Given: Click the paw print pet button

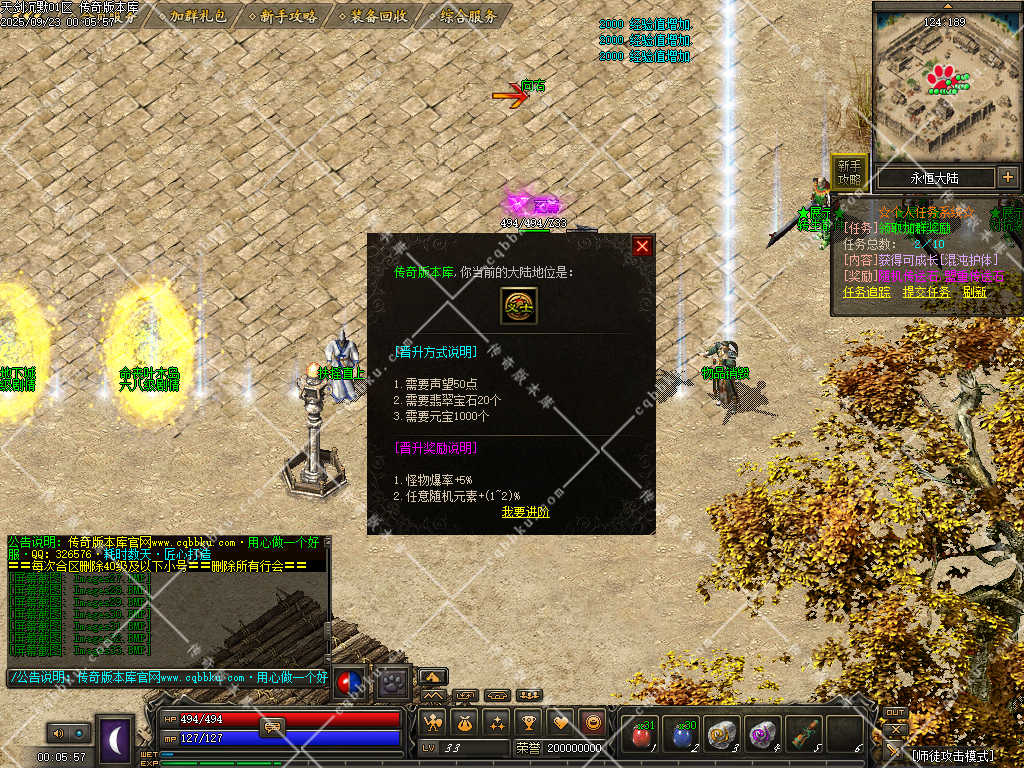Looking at the screenshot, I should (393, 679).
